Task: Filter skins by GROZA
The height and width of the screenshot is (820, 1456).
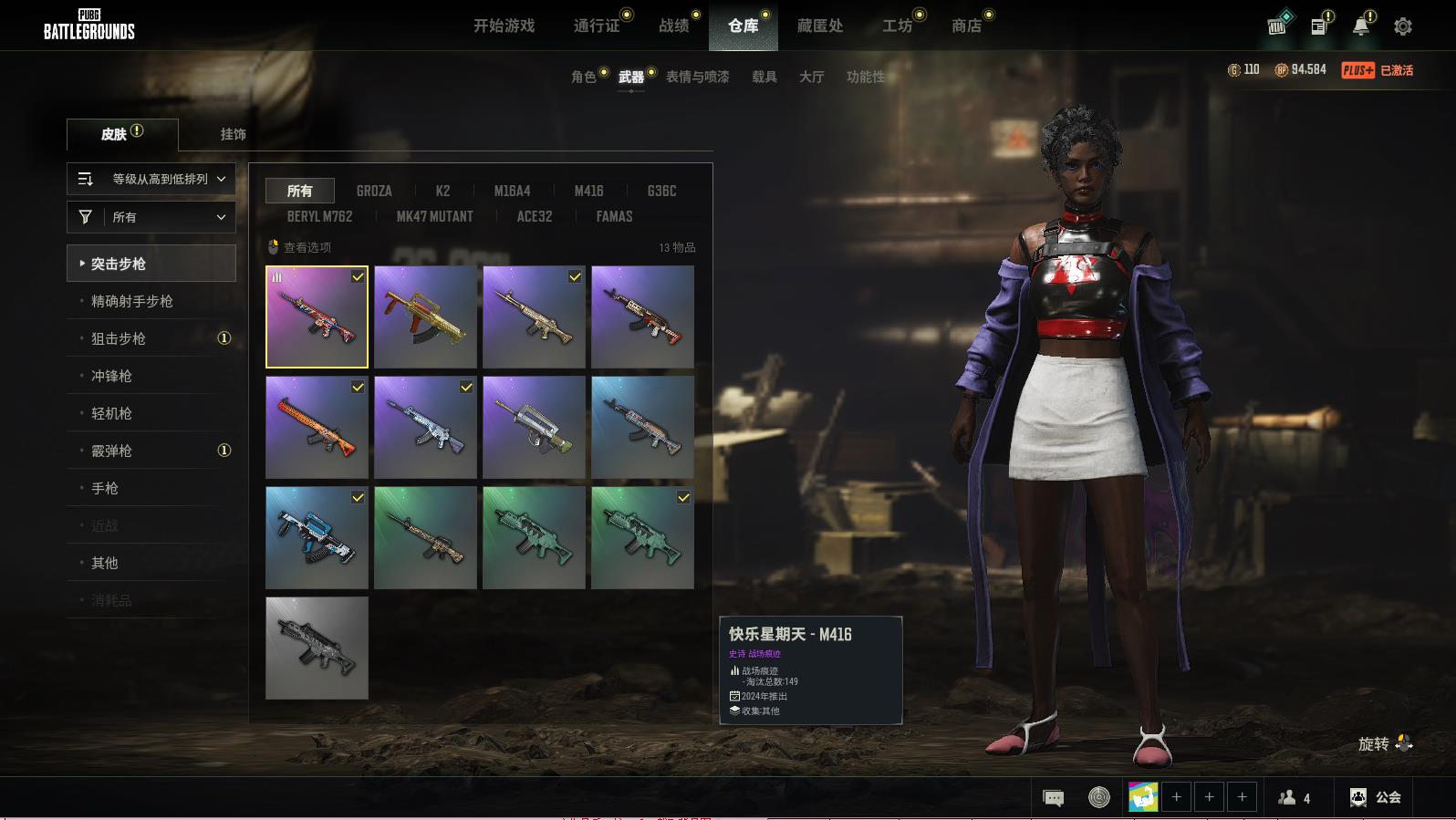Action: click(374, 191)
